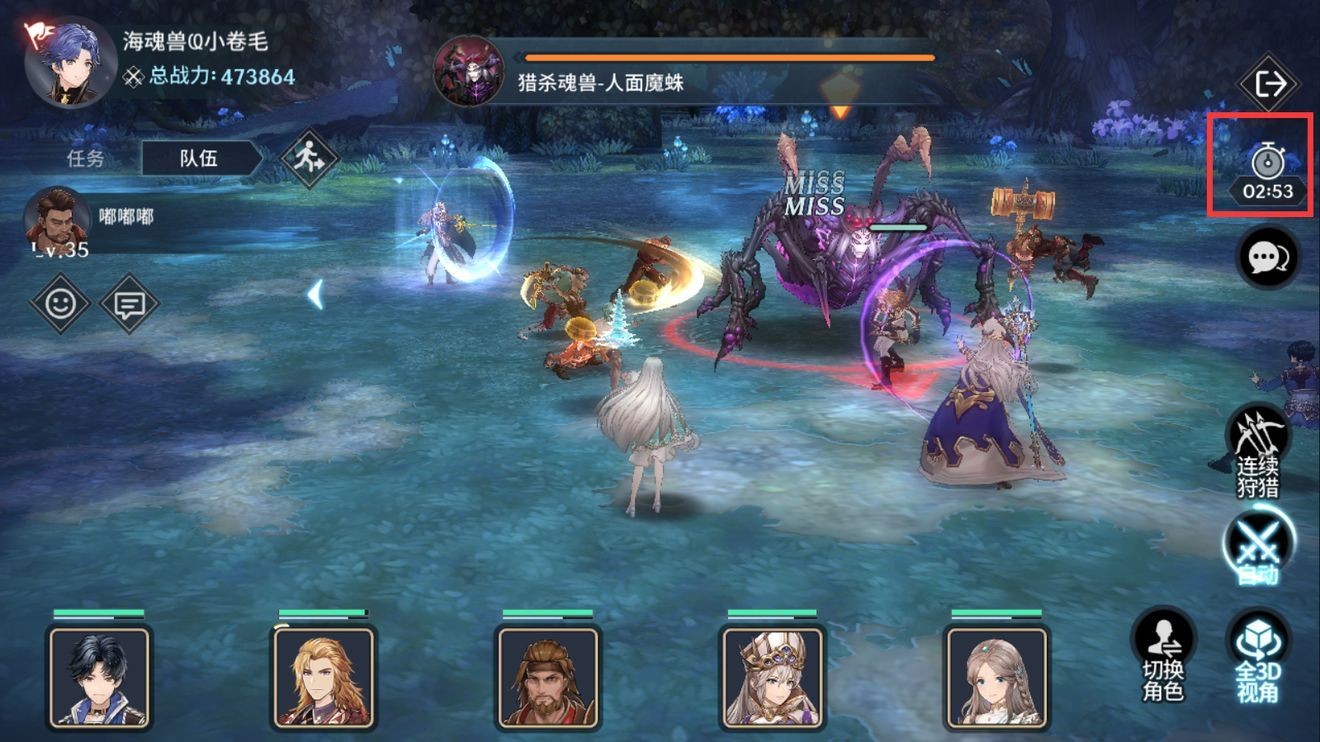The height and width of the screenshot is (742, 1320).
Task: Select the brown-braided girl hero portrait
Action: coord(997,676)
